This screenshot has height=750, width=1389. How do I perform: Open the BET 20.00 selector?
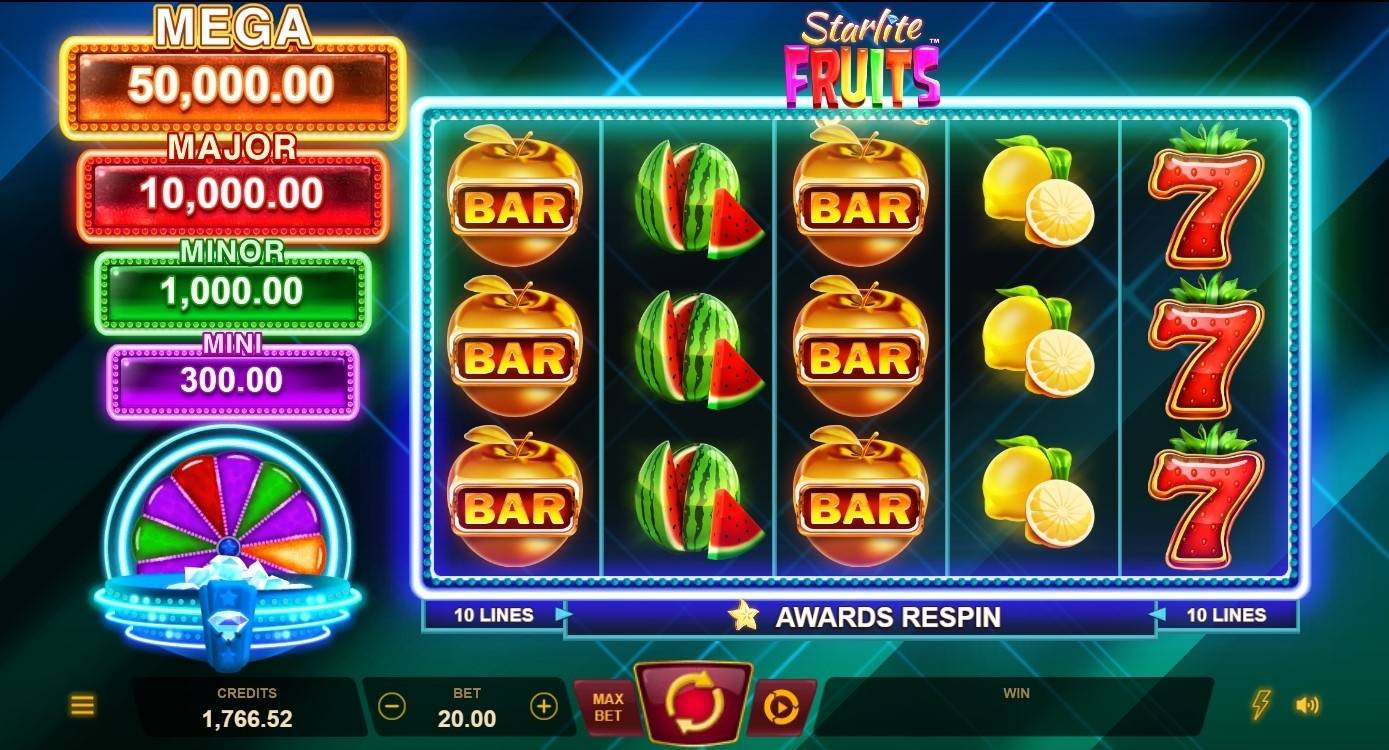tap(466, 704)
